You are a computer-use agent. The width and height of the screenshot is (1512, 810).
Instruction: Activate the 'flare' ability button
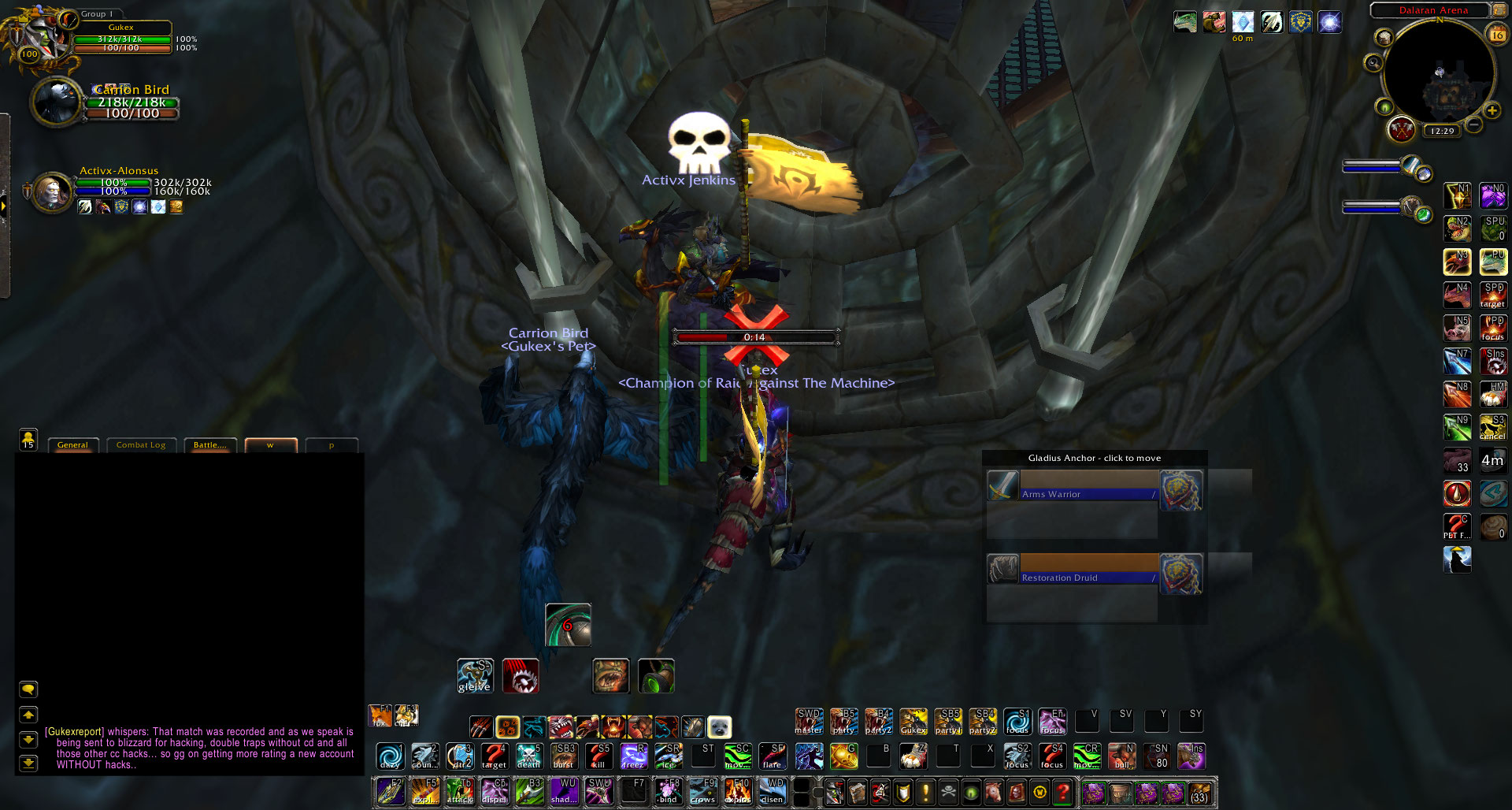(x=773, y=756)
